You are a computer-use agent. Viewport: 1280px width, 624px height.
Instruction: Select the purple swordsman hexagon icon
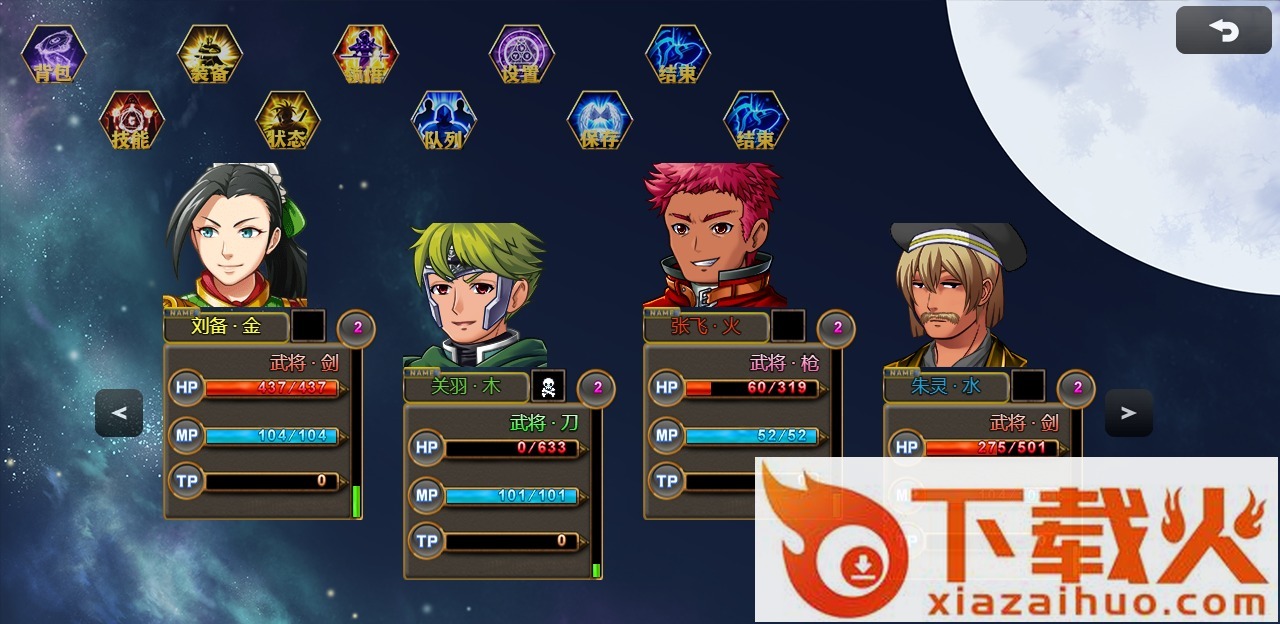366,54
